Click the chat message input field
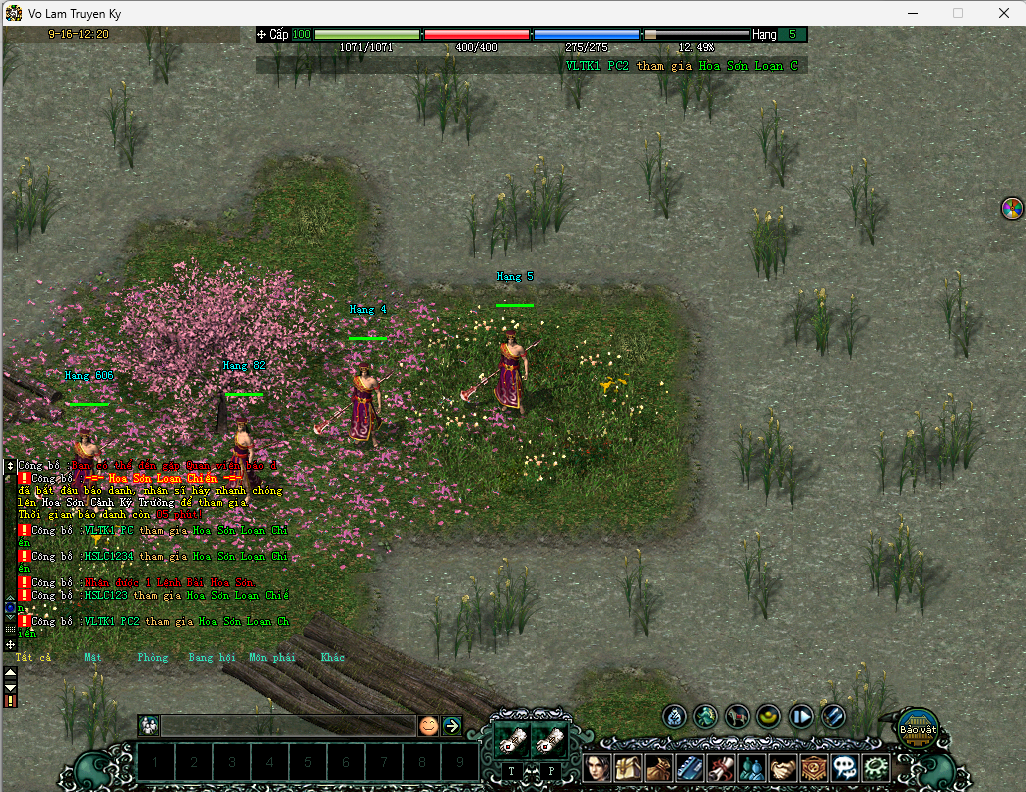 [x=288, y=726]
